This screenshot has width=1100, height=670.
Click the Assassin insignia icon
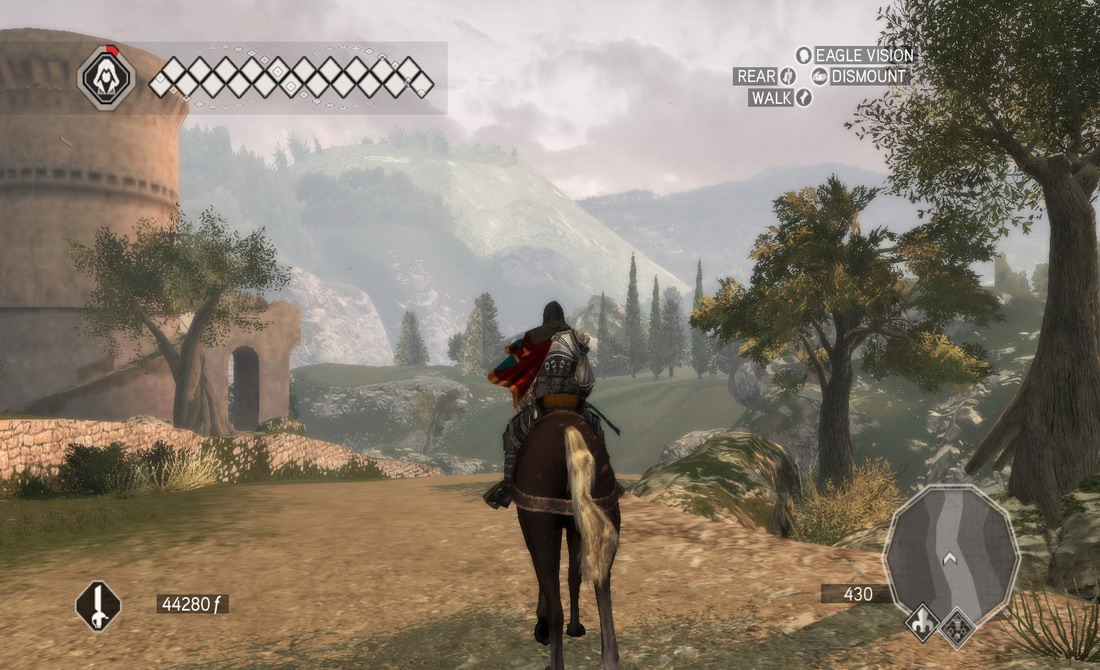click(x=107, y=78)
